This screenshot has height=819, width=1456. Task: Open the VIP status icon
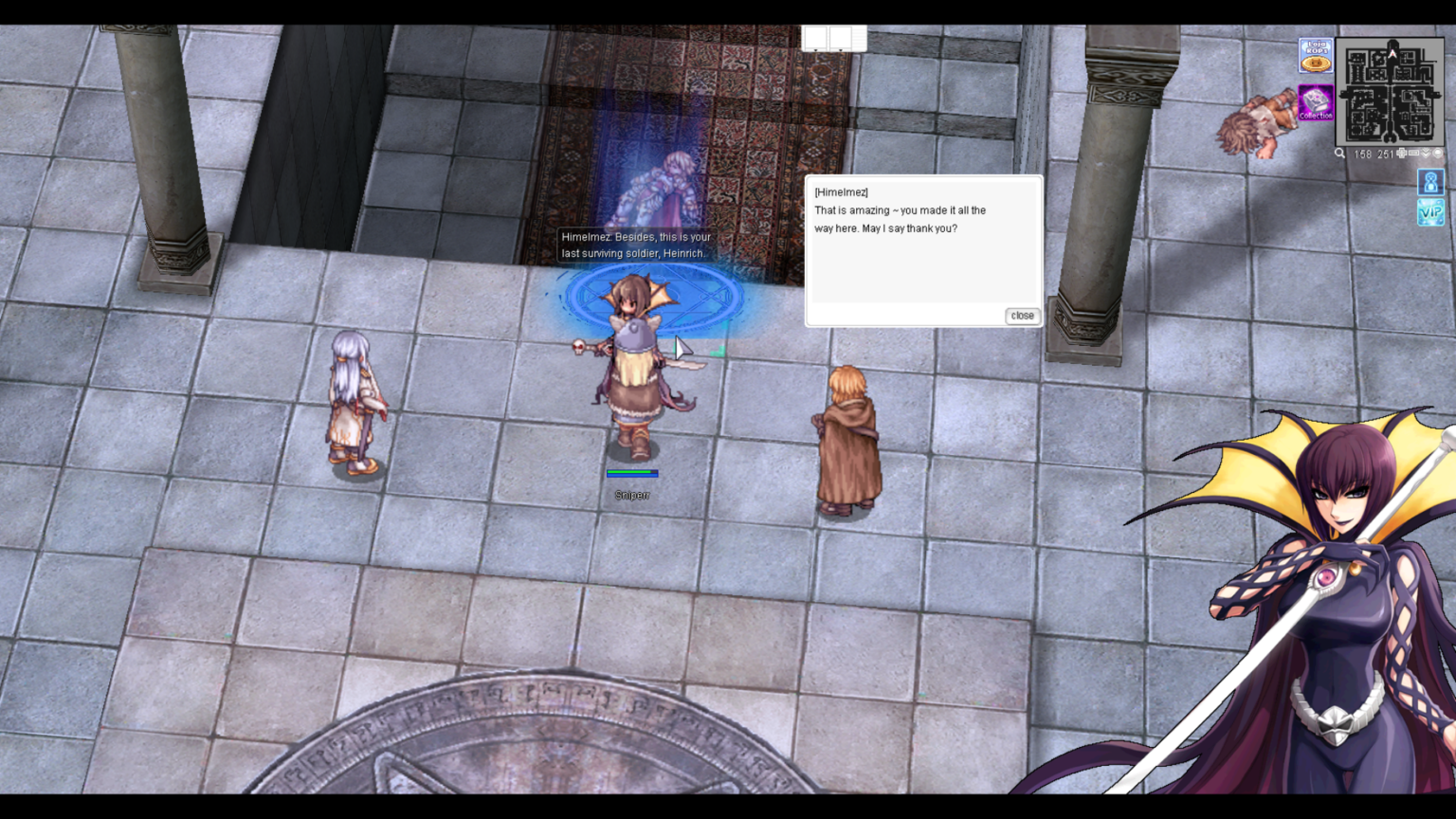point(1430,212)
